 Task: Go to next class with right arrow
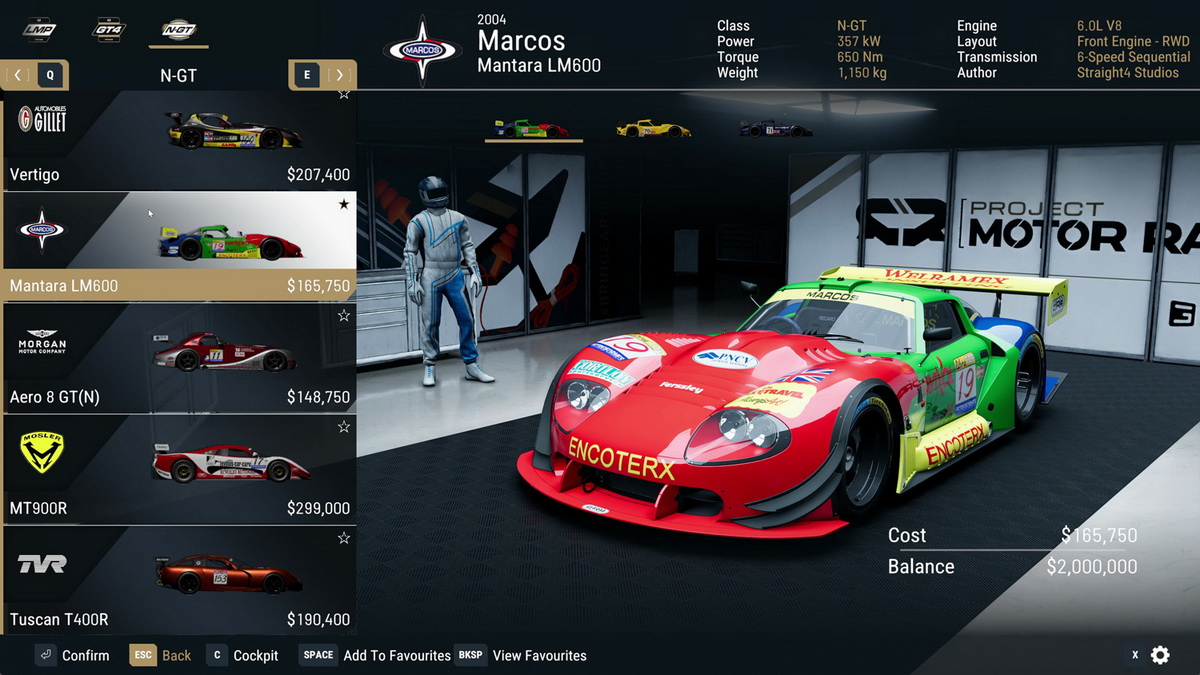tap(340, 75)
